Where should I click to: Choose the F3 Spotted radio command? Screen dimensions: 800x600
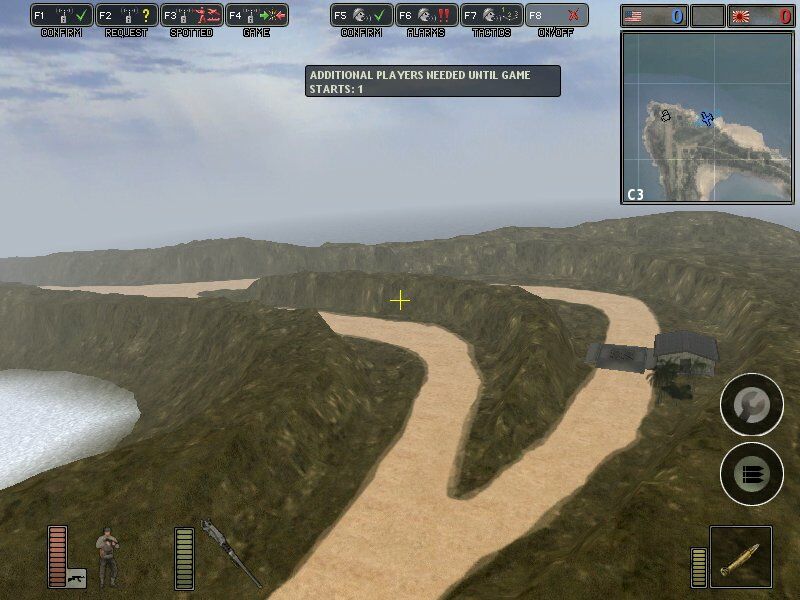point(191,16)
